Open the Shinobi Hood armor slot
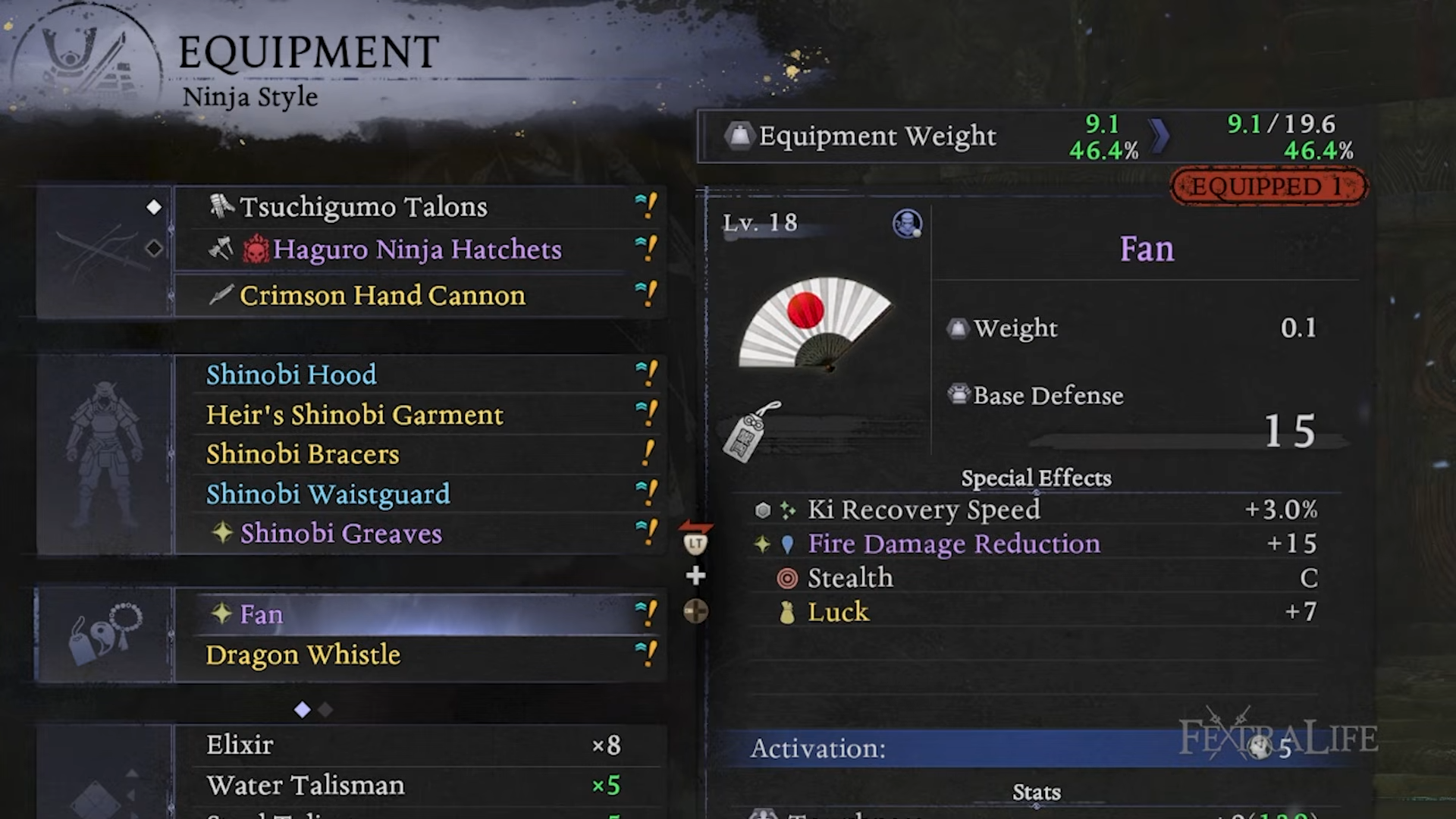Viewport: 1456px width, 819px height. click(417, 375)
